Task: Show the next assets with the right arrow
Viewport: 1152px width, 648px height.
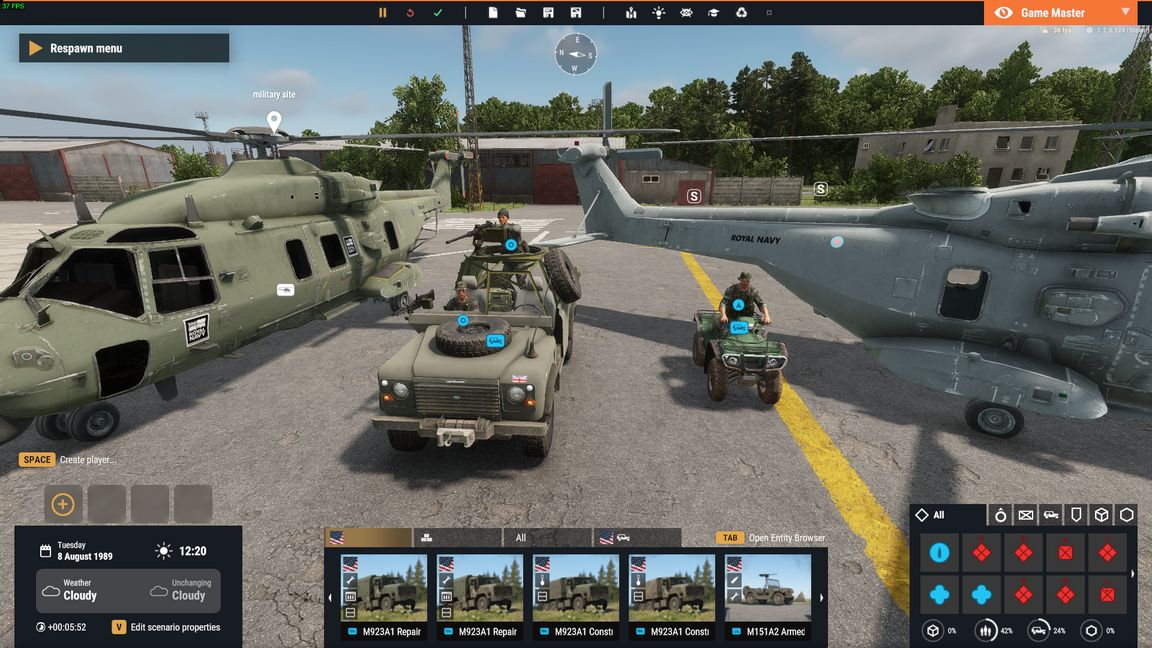Action: coord(821,598)
